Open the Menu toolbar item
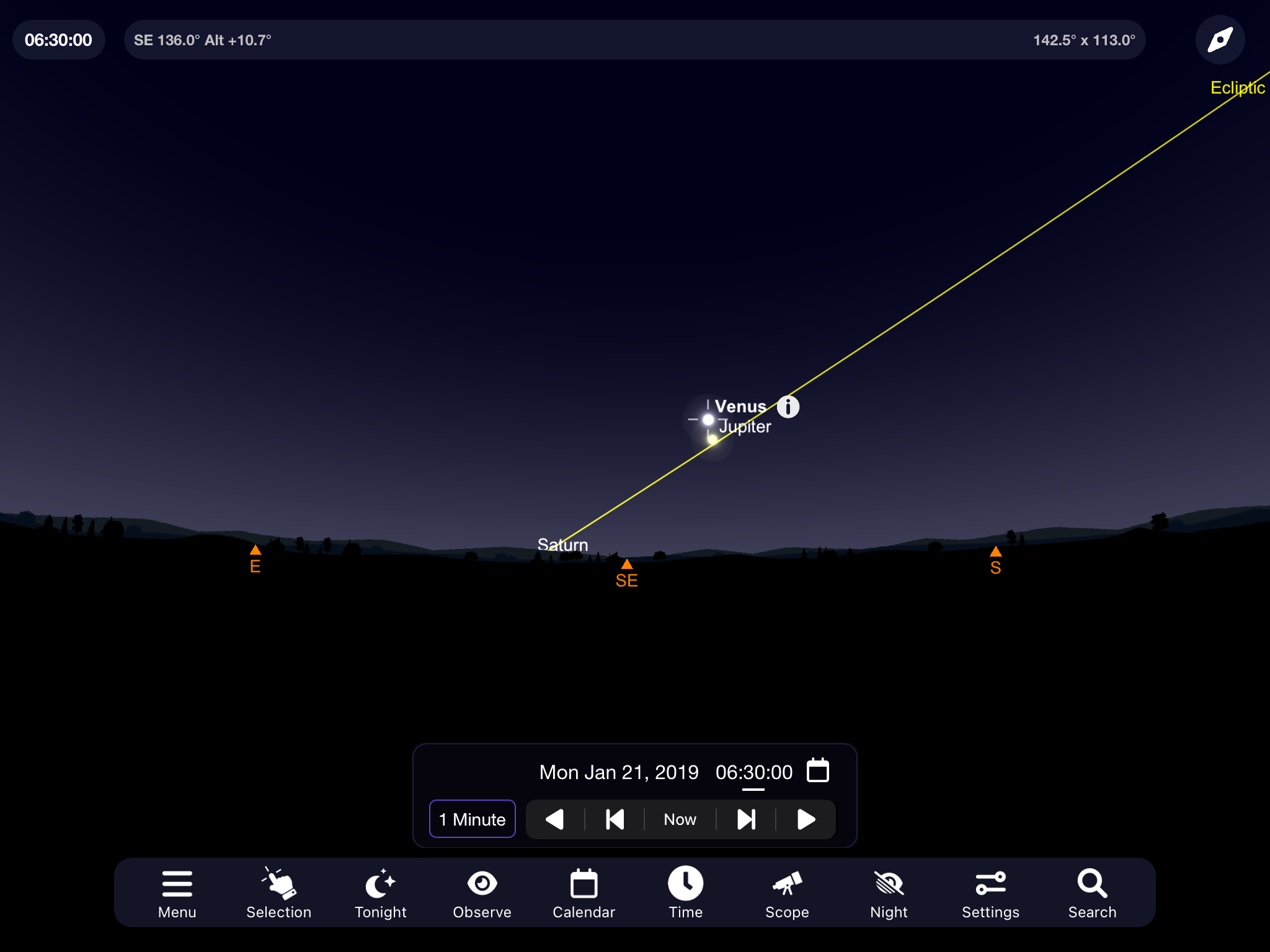 (177, 893)
